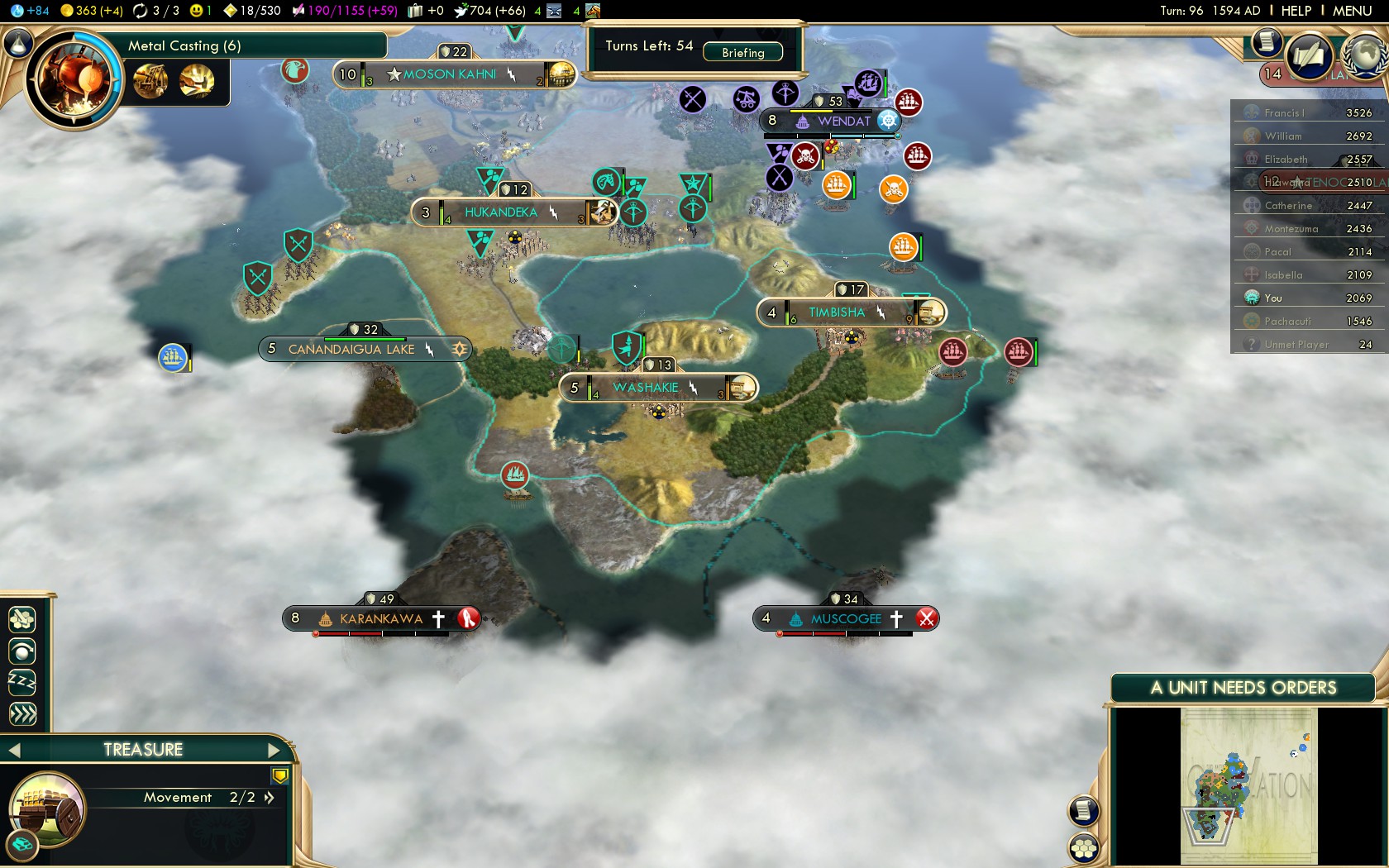The height and width of the screenshot is (868, 1389).
Task: Click the Canandaigua Lake city banner
Action: 351,350
